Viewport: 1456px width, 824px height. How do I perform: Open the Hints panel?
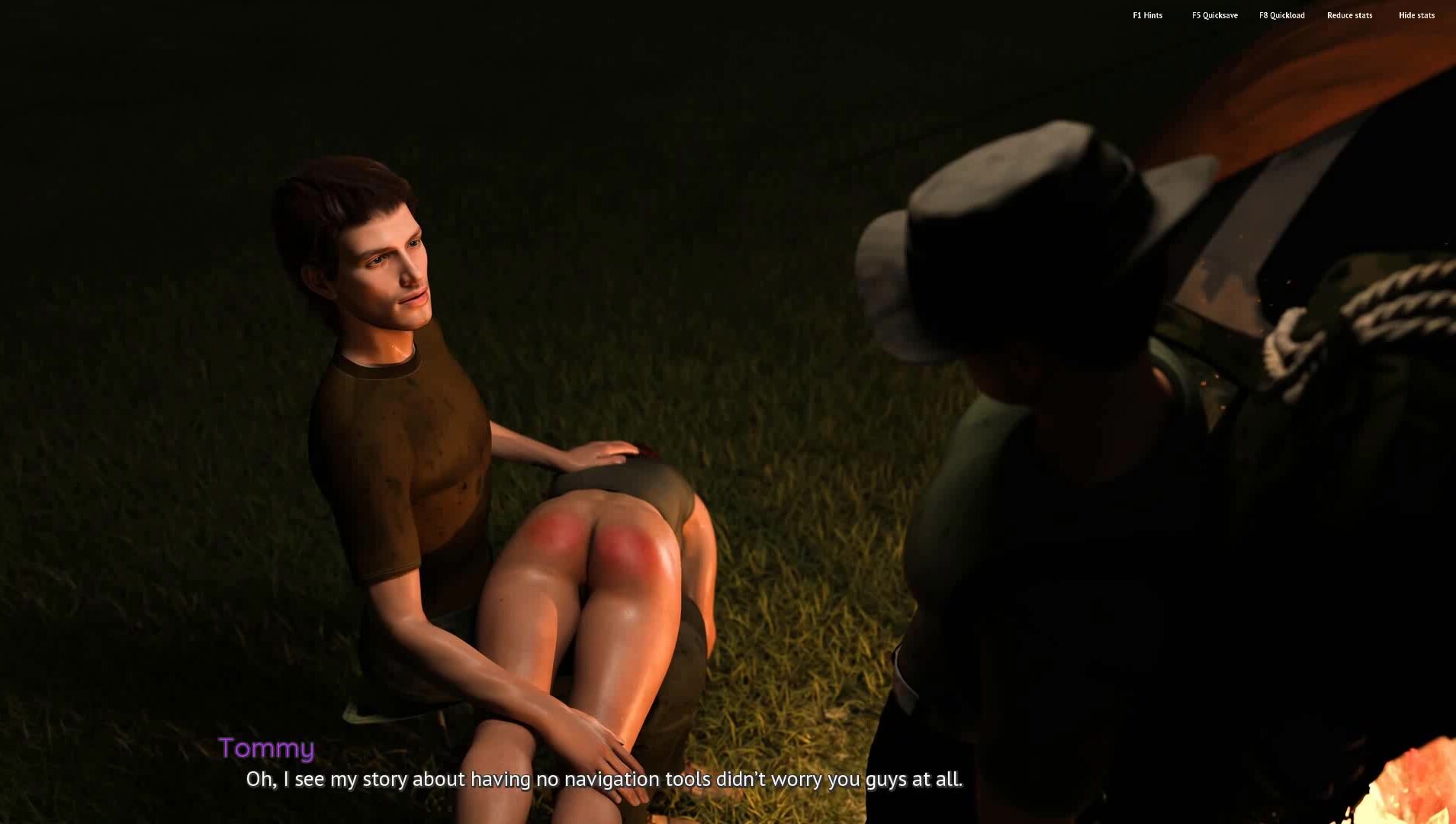coord(1147,15)
